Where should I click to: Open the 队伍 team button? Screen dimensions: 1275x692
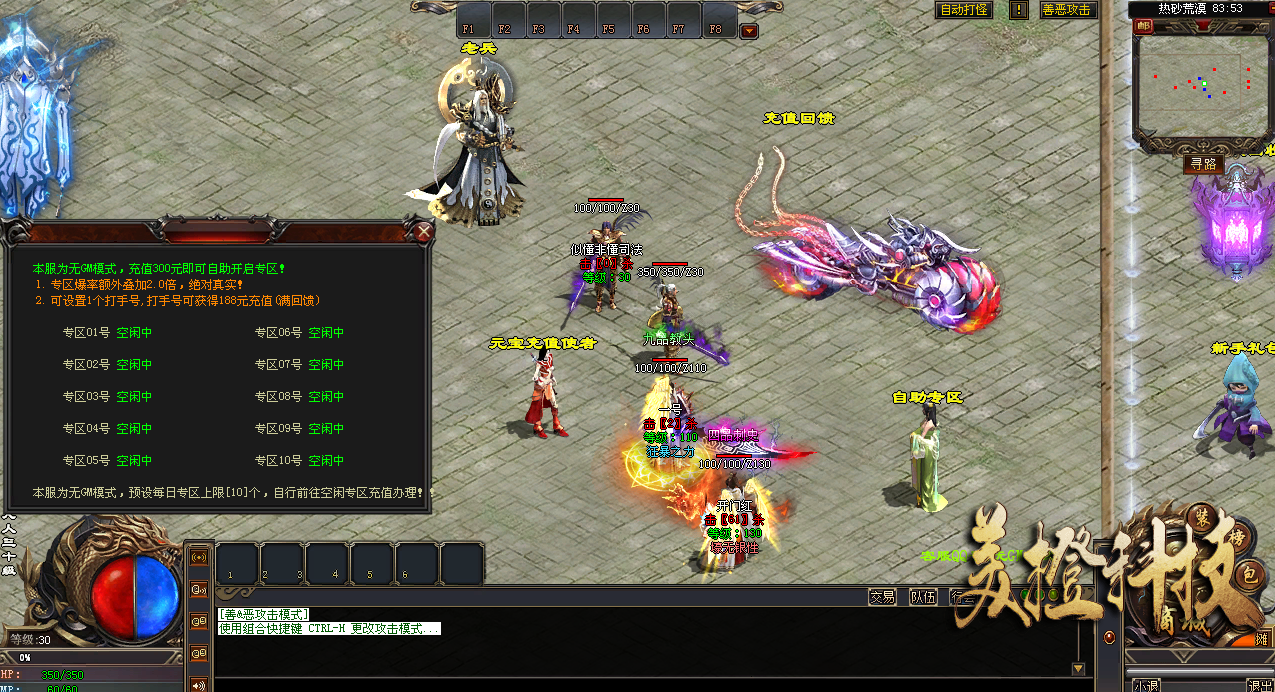point(923,597)
